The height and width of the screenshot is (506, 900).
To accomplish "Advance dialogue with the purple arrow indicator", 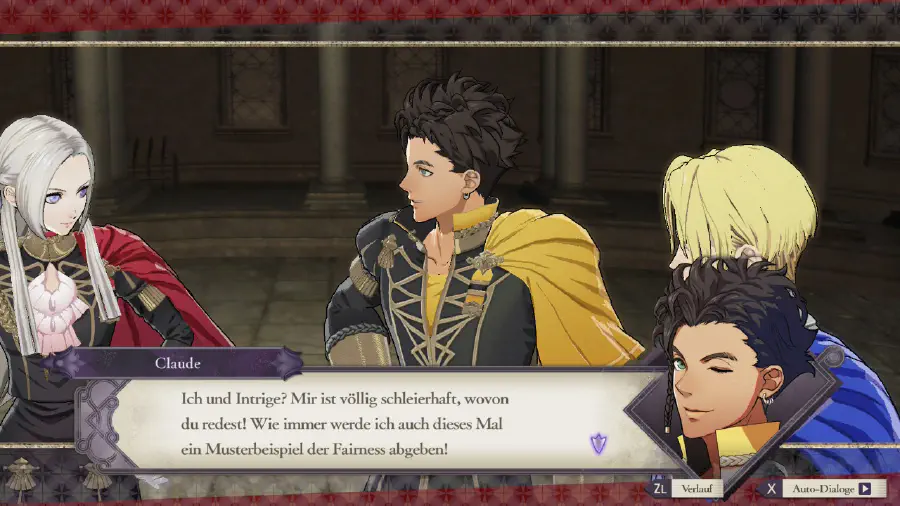I will [x=598, y=444].
